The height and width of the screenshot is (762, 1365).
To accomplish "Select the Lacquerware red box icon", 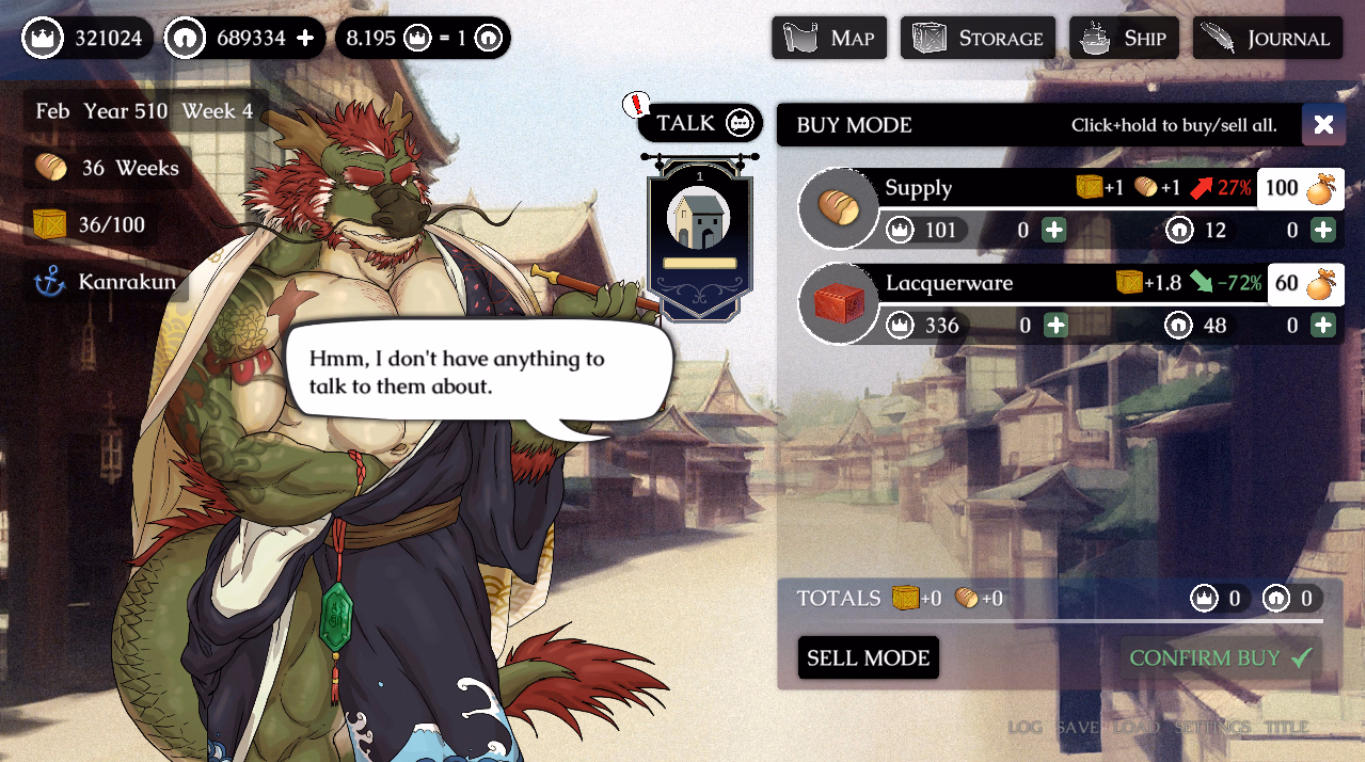I will click(x=838, y=303).
